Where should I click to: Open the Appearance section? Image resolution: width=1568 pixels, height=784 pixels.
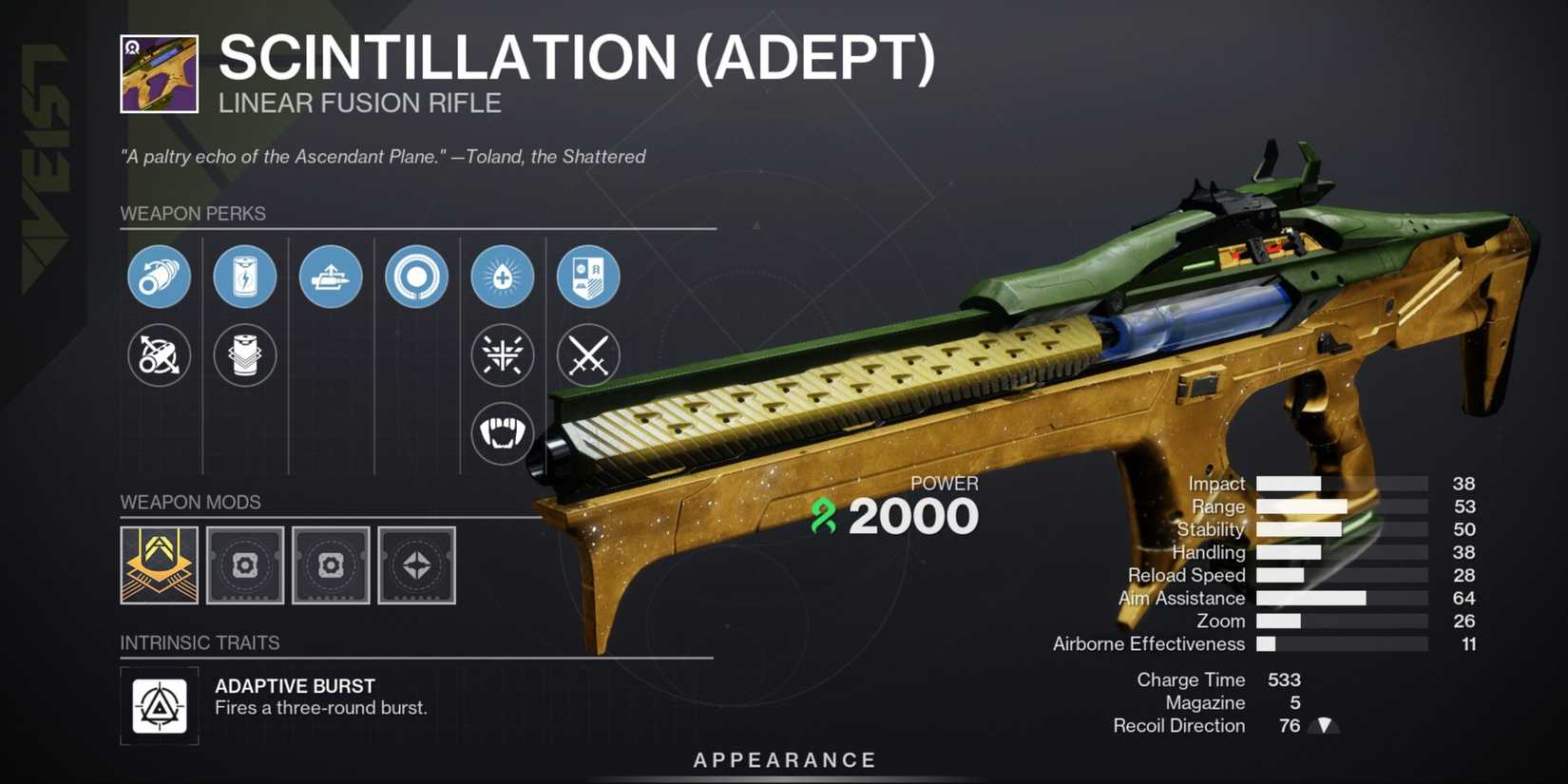pyautogui.click(x=783, y=759)
